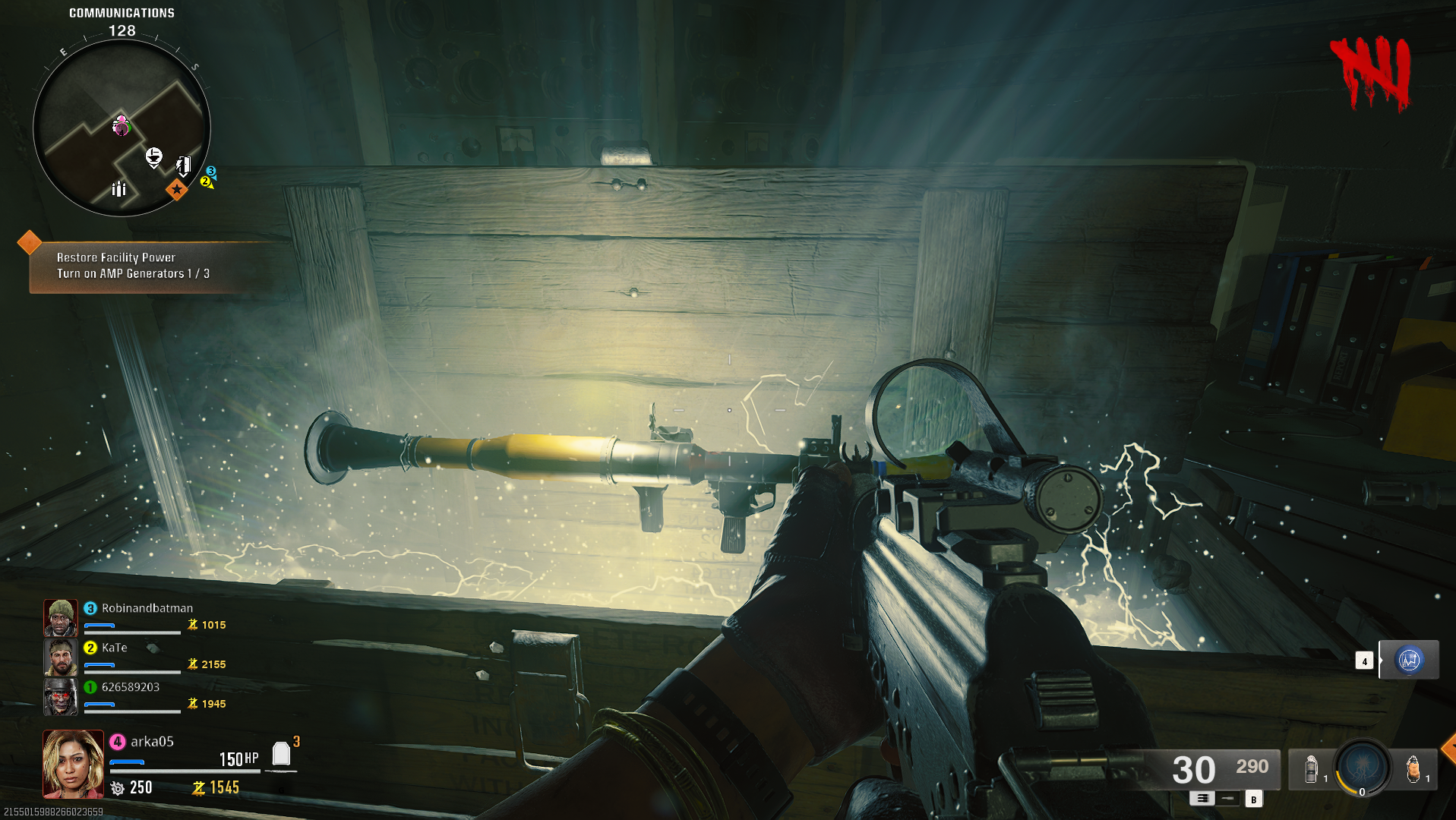The height and width of the screenshot is (820, 1456).
Task: Select the COMMUNICATIONS zone label above the compass
Action: (121, 12)
